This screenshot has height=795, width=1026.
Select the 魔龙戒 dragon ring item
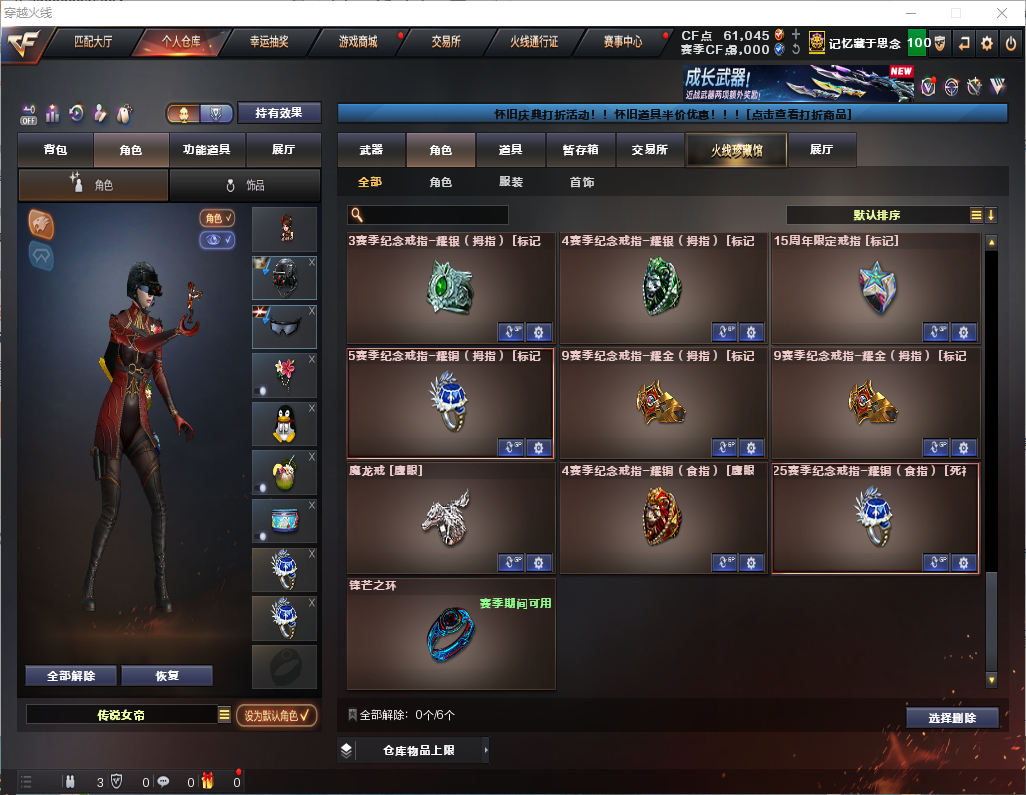[x=451, y=515]
